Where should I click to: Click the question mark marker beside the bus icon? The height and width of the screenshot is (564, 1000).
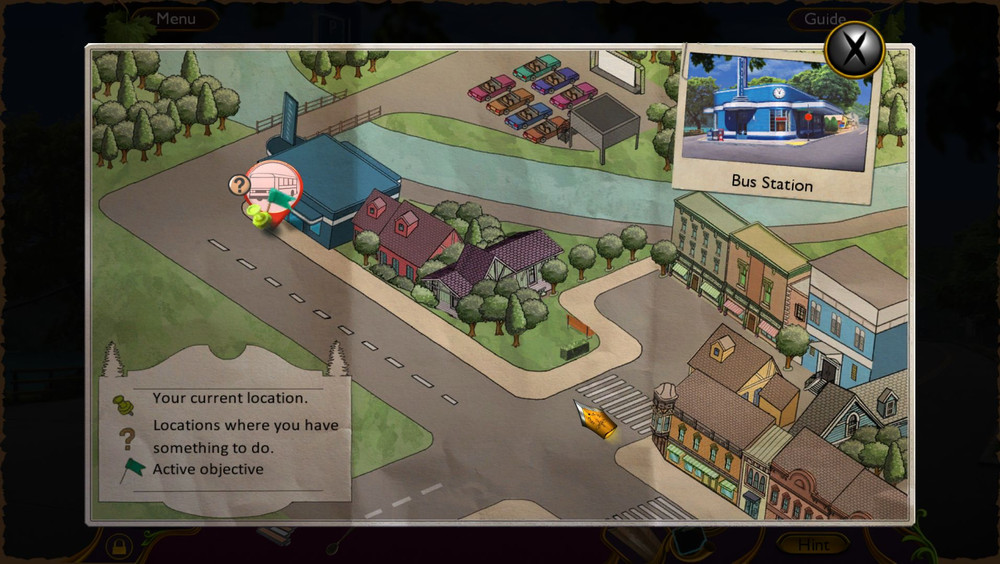pyautogui.click(x=238, y=185)
